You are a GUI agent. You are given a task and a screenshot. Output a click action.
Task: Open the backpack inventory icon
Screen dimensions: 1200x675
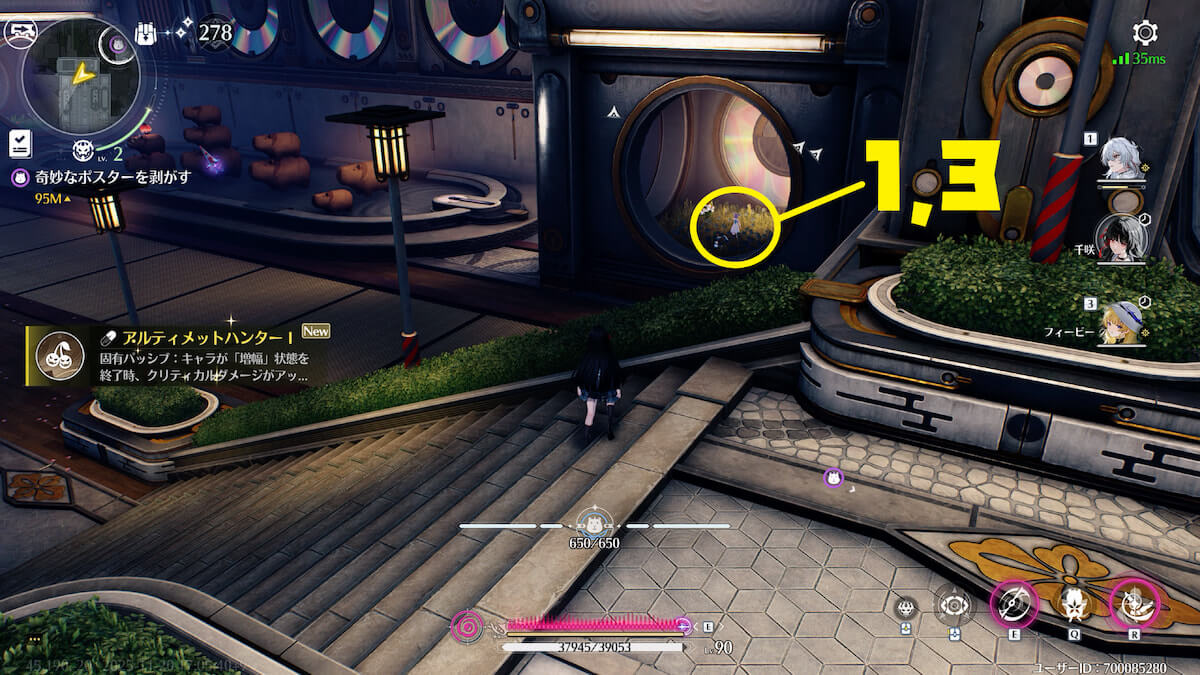(145, 33)
